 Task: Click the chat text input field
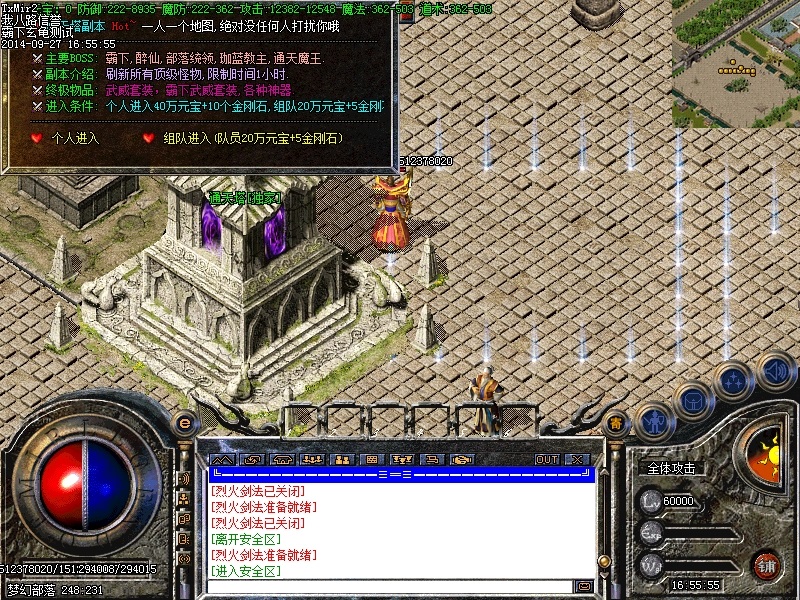coord(390,586)
